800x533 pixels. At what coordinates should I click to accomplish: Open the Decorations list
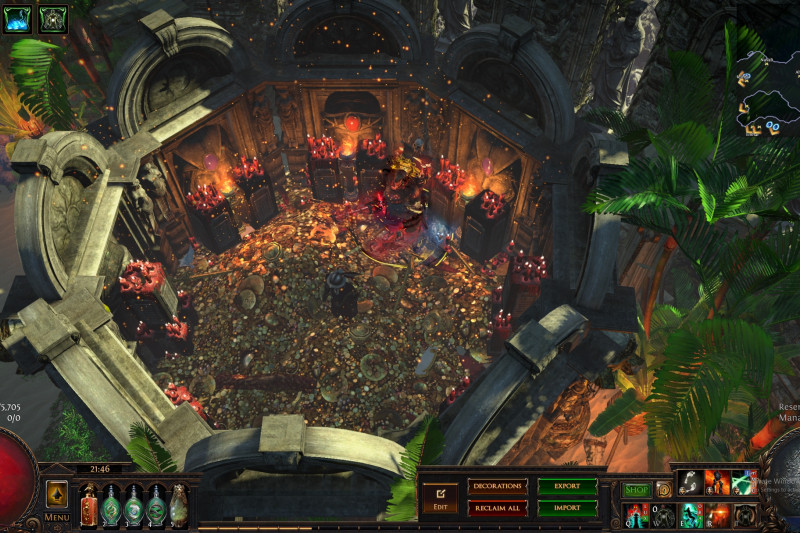click(x=497, y=486)
